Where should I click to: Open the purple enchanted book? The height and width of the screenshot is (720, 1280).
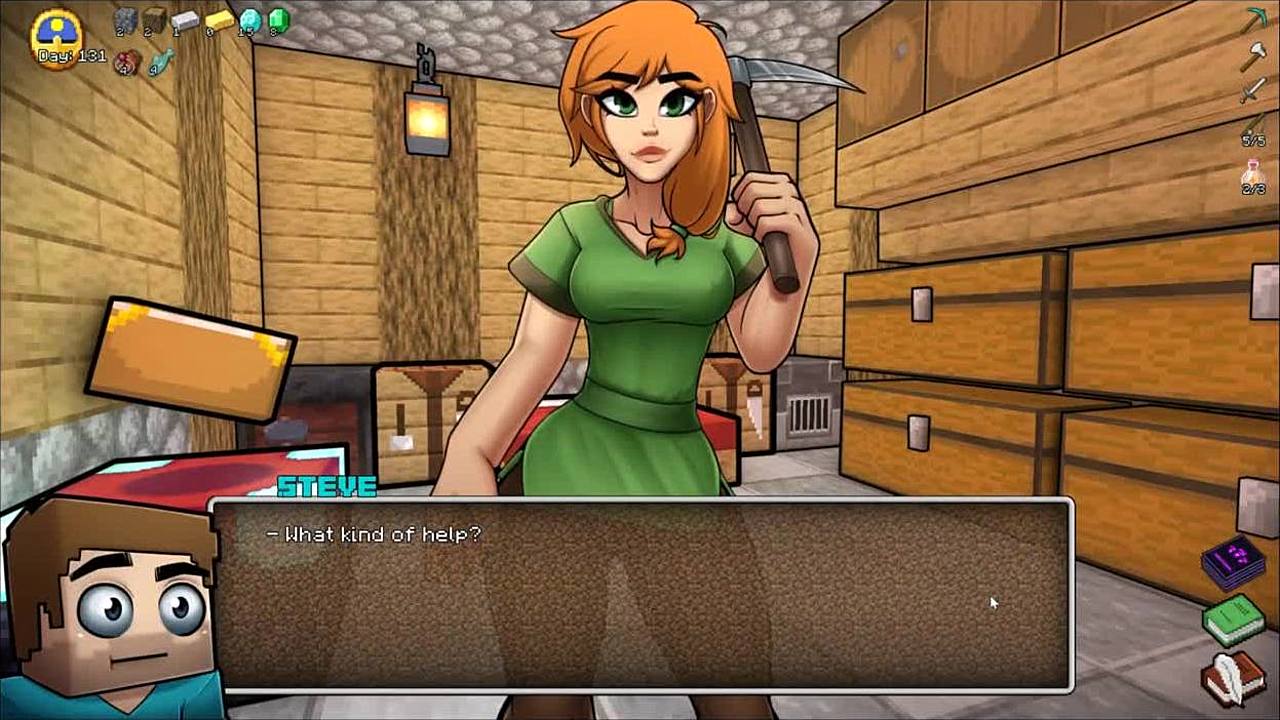1234,561
